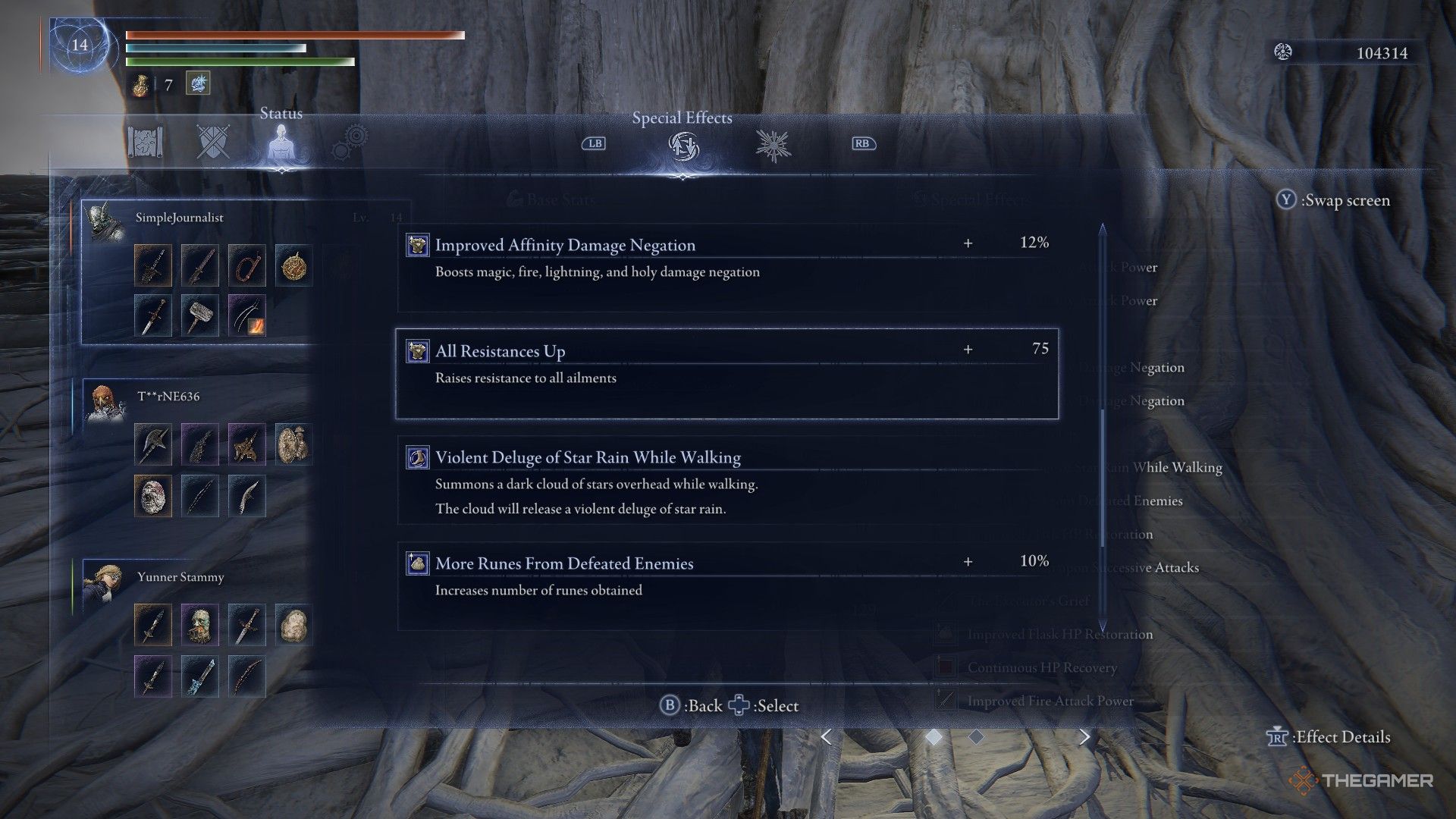Click the left navigation chevron
The image size is (1456, 819).
click(827, 736)
